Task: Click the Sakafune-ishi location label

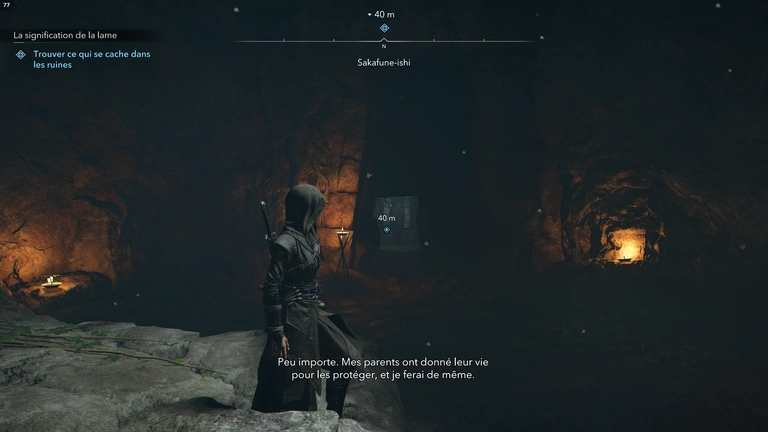Action: (384, 62)
